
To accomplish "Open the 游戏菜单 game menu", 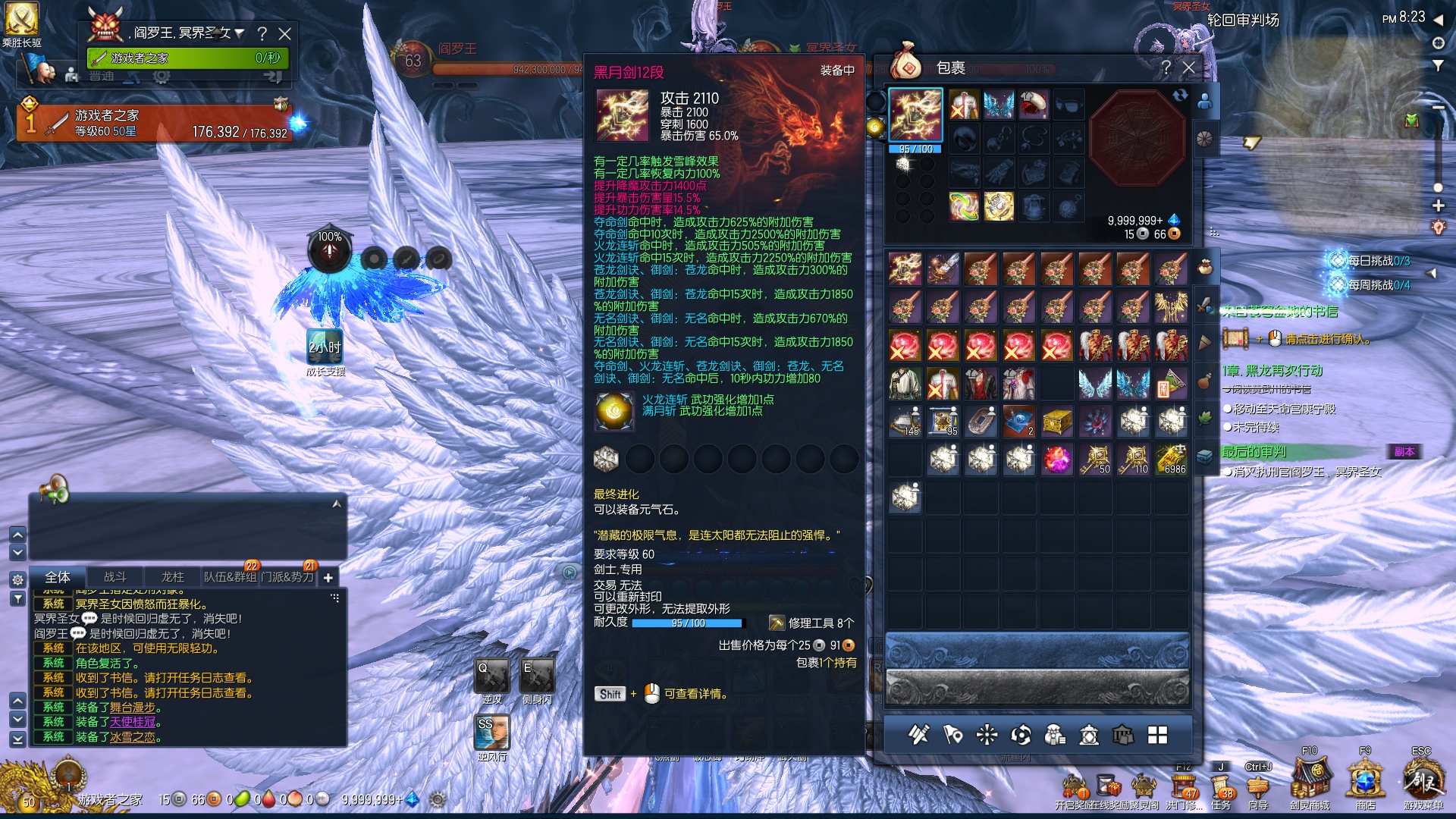I will 1423,780.
